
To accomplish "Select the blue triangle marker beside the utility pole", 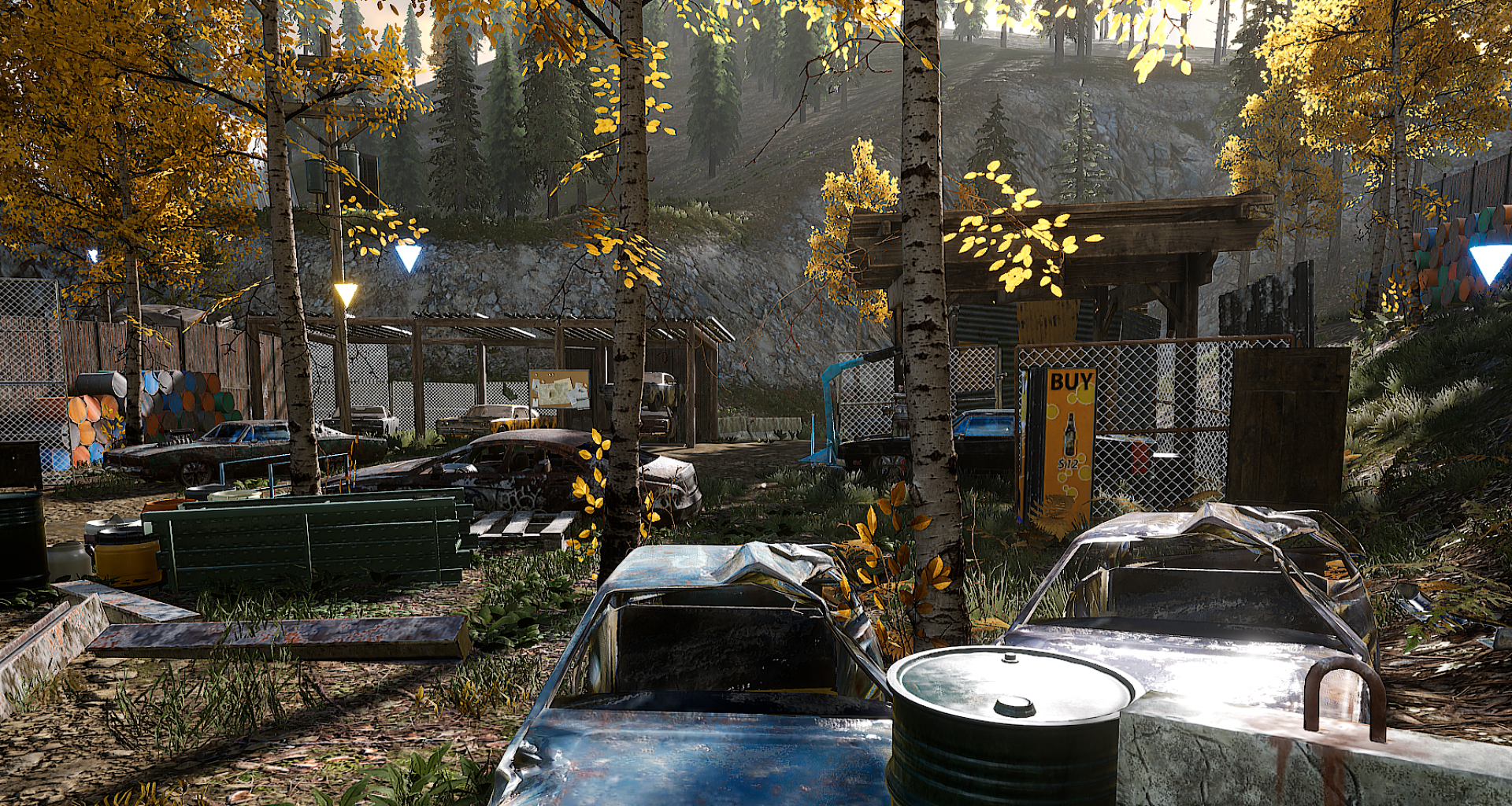I will [x=408, y=257].
